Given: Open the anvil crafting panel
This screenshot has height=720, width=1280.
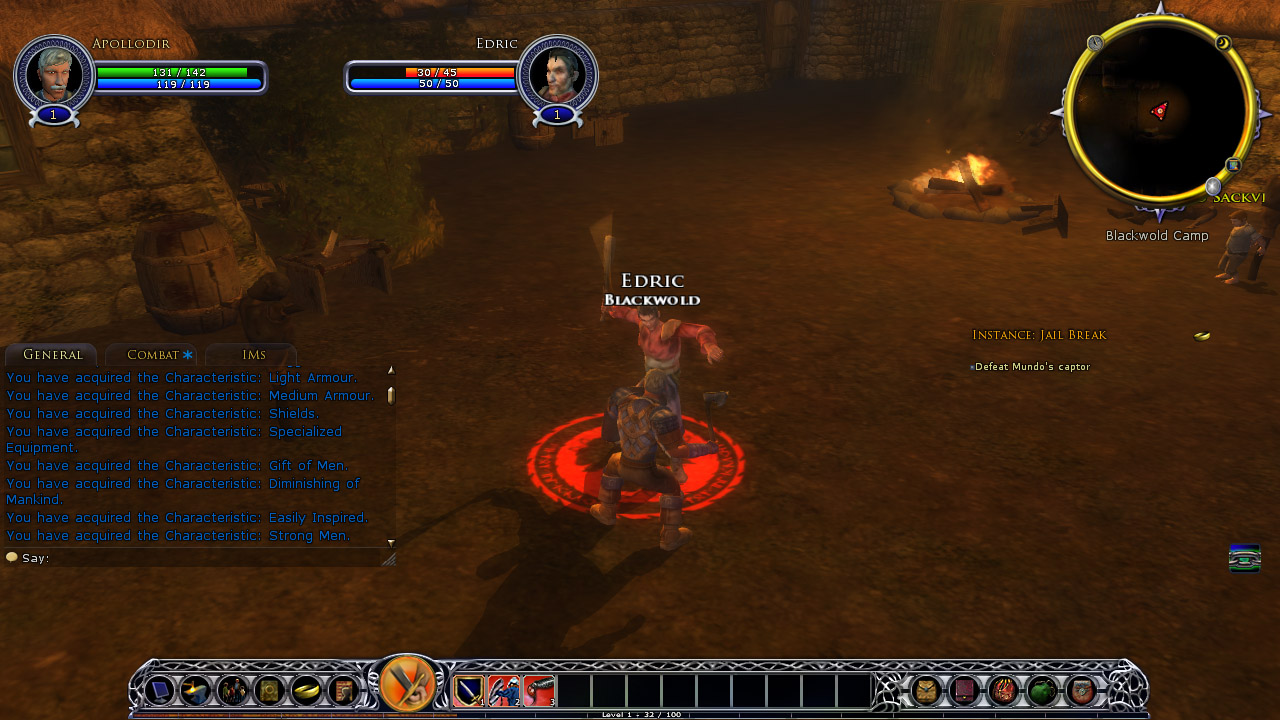Looking at the screenshot, I should point(196,691).
